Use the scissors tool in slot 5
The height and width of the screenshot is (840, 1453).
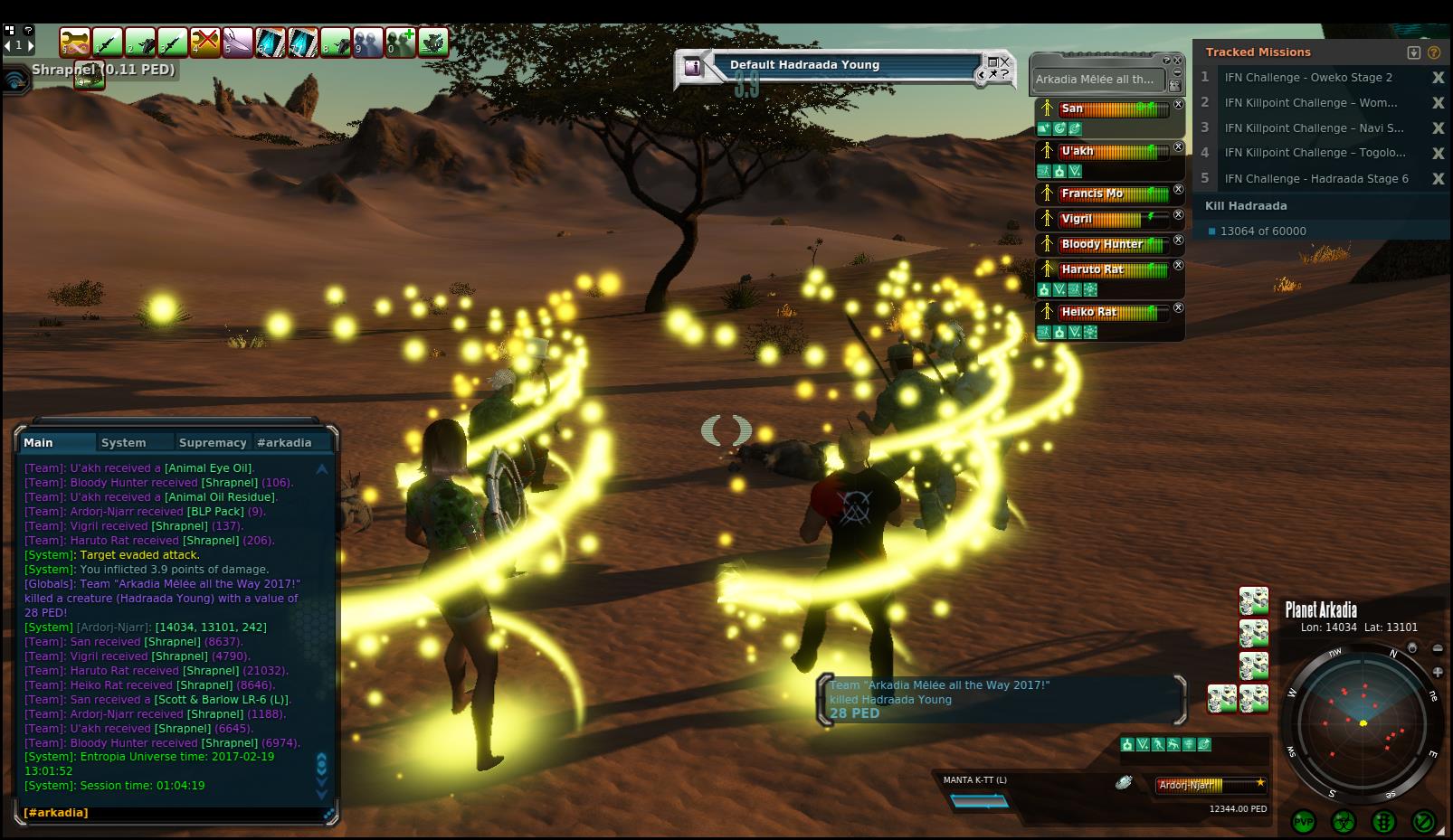(237, 42)
